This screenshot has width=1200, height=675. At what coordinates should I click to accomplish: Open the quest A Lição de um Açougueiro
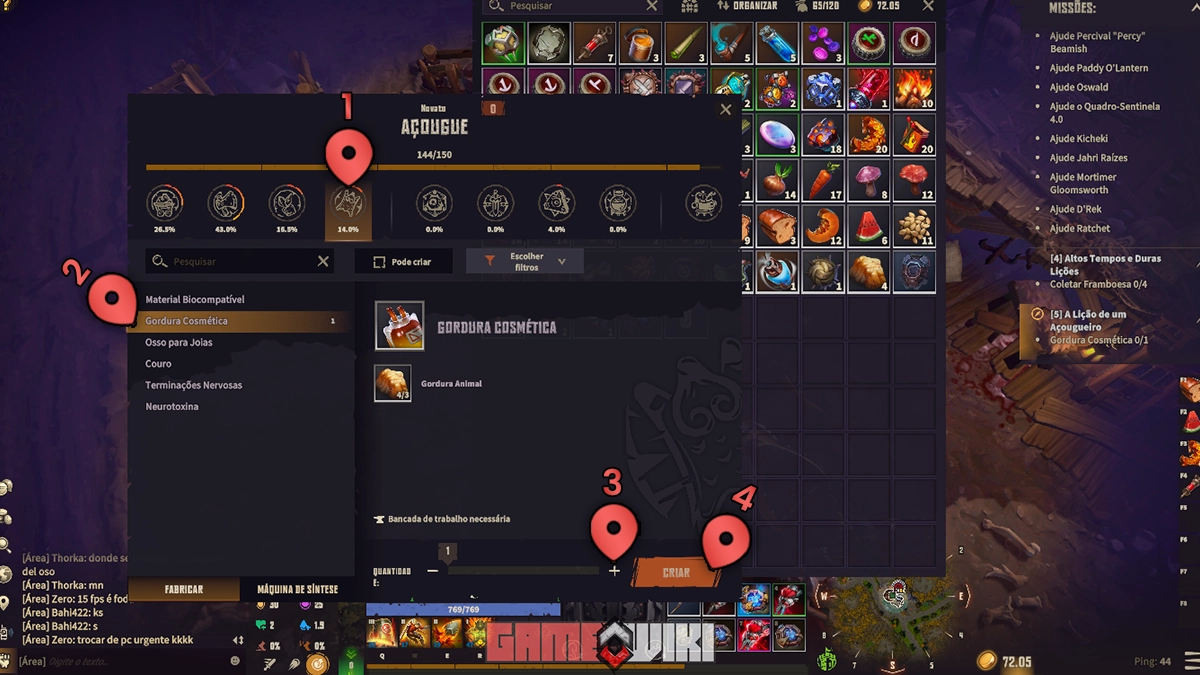pyautogui.click(x=1088, y=320)
